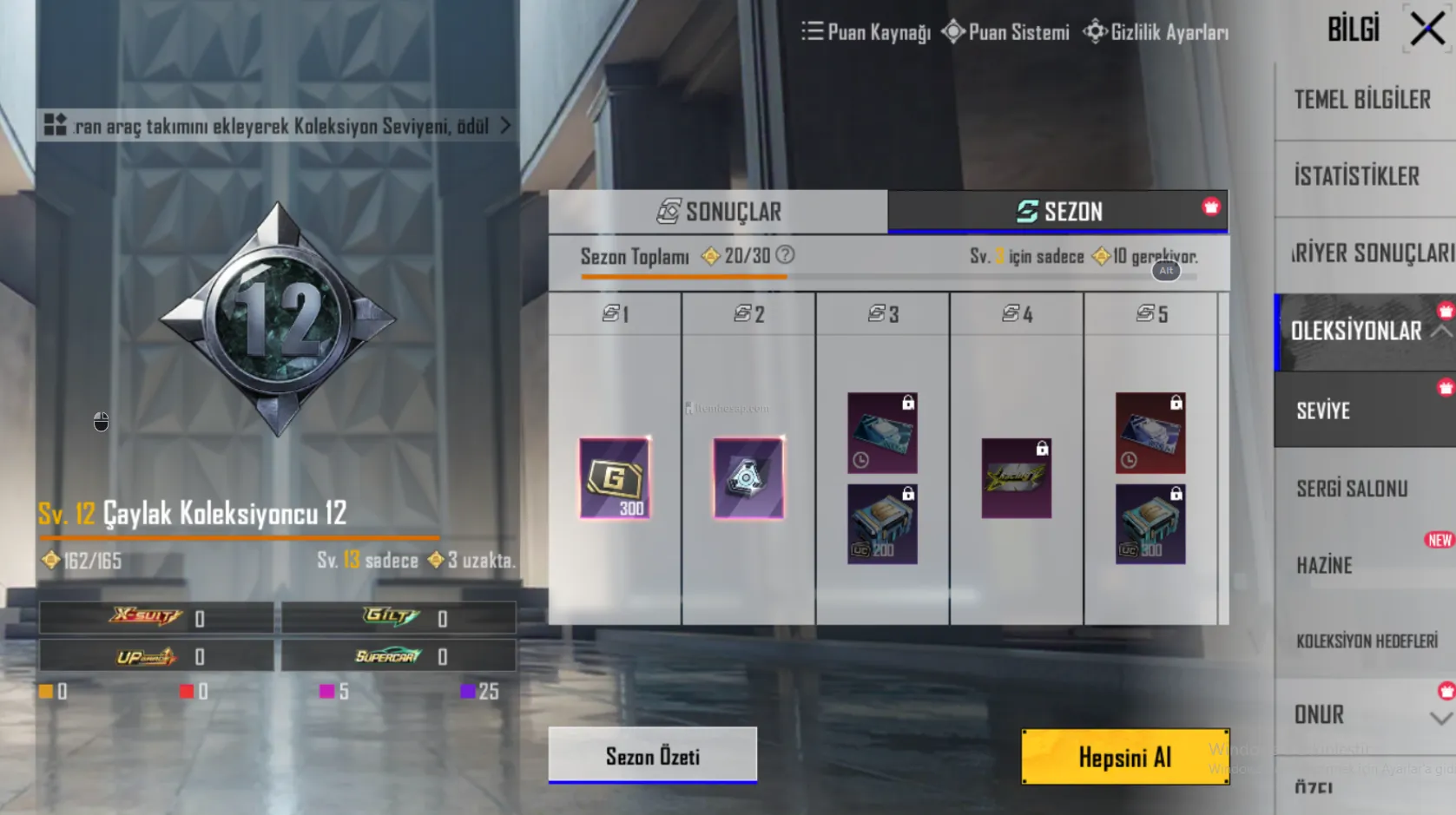Open the collection level reward banner
This screenshot has width=1456, height=815.
(x=278, y=127)
